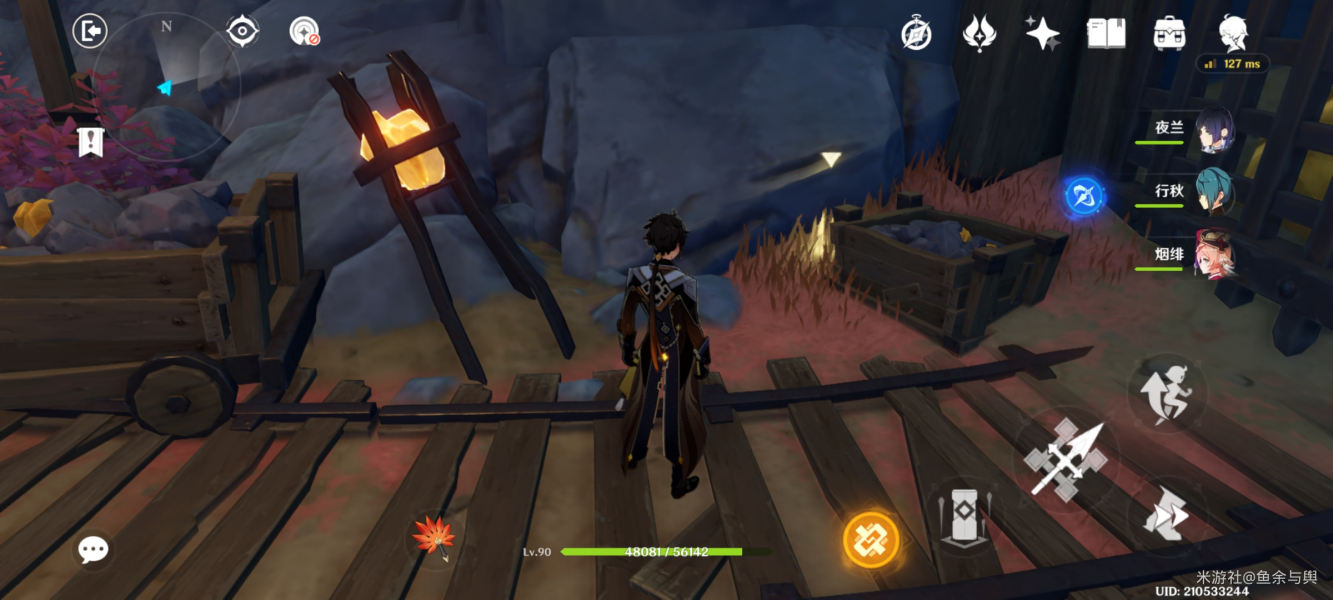Open the Paimon menu icon
Screen dimensions: 1333x600
tap(1233, 32)
